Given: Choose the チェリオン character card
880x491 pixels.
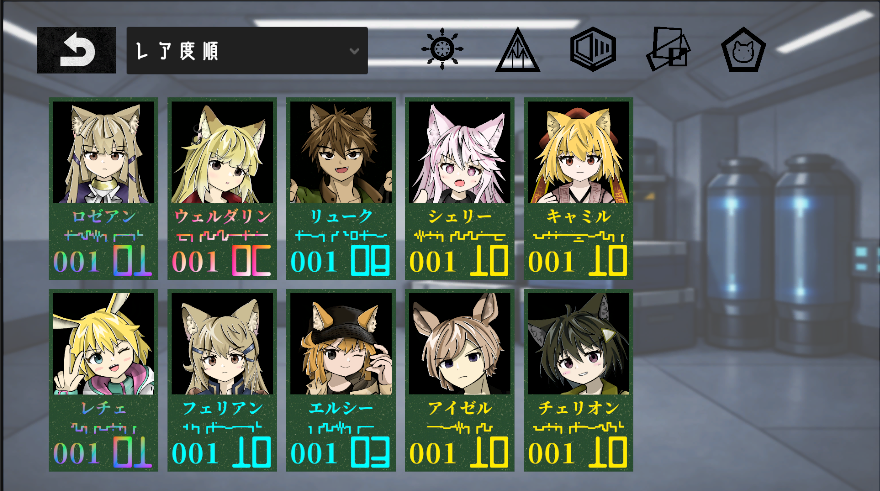Looking at the screenshot, I should pyautogui.click(x=579, y=380).
